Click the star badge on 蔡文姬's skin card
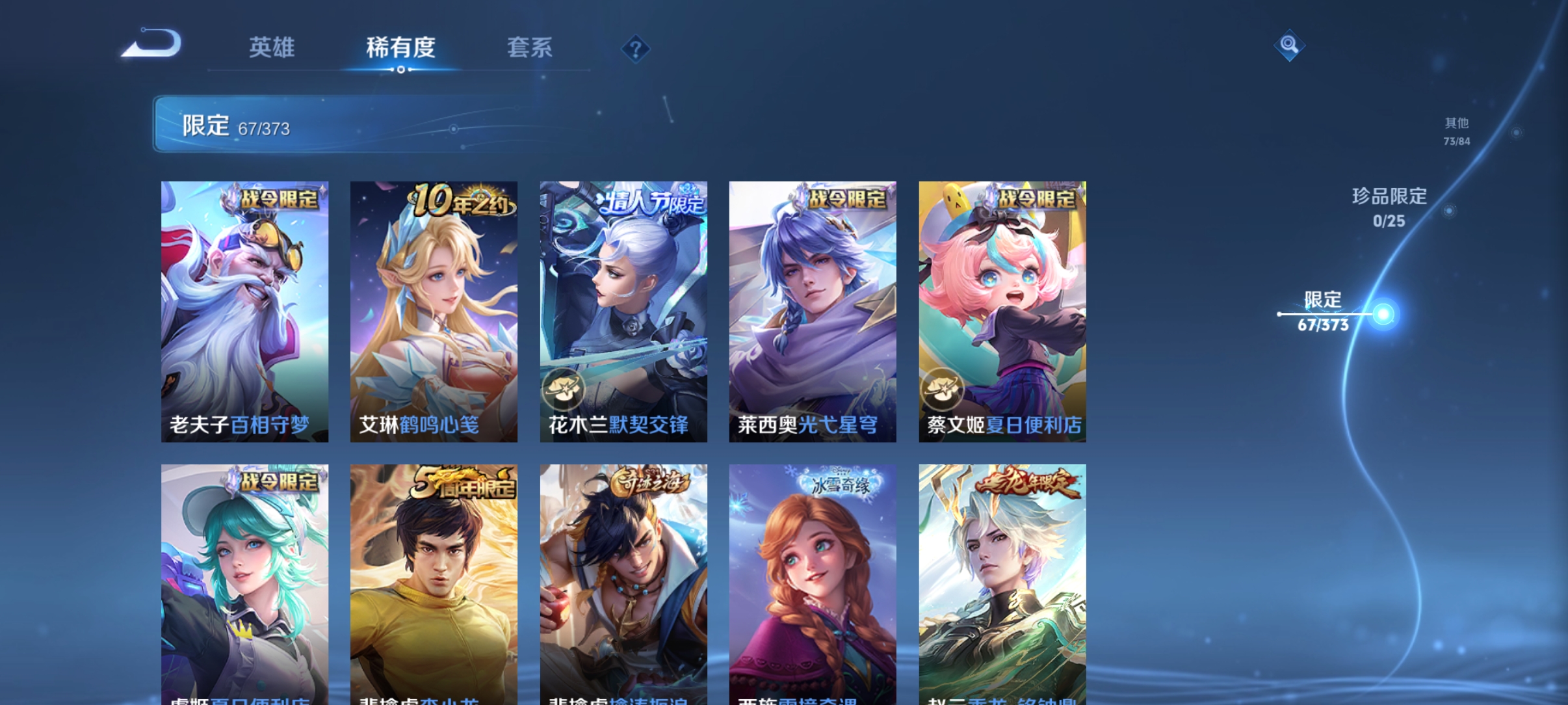This screenshot has width=1568, height=705. coord(942,390)
